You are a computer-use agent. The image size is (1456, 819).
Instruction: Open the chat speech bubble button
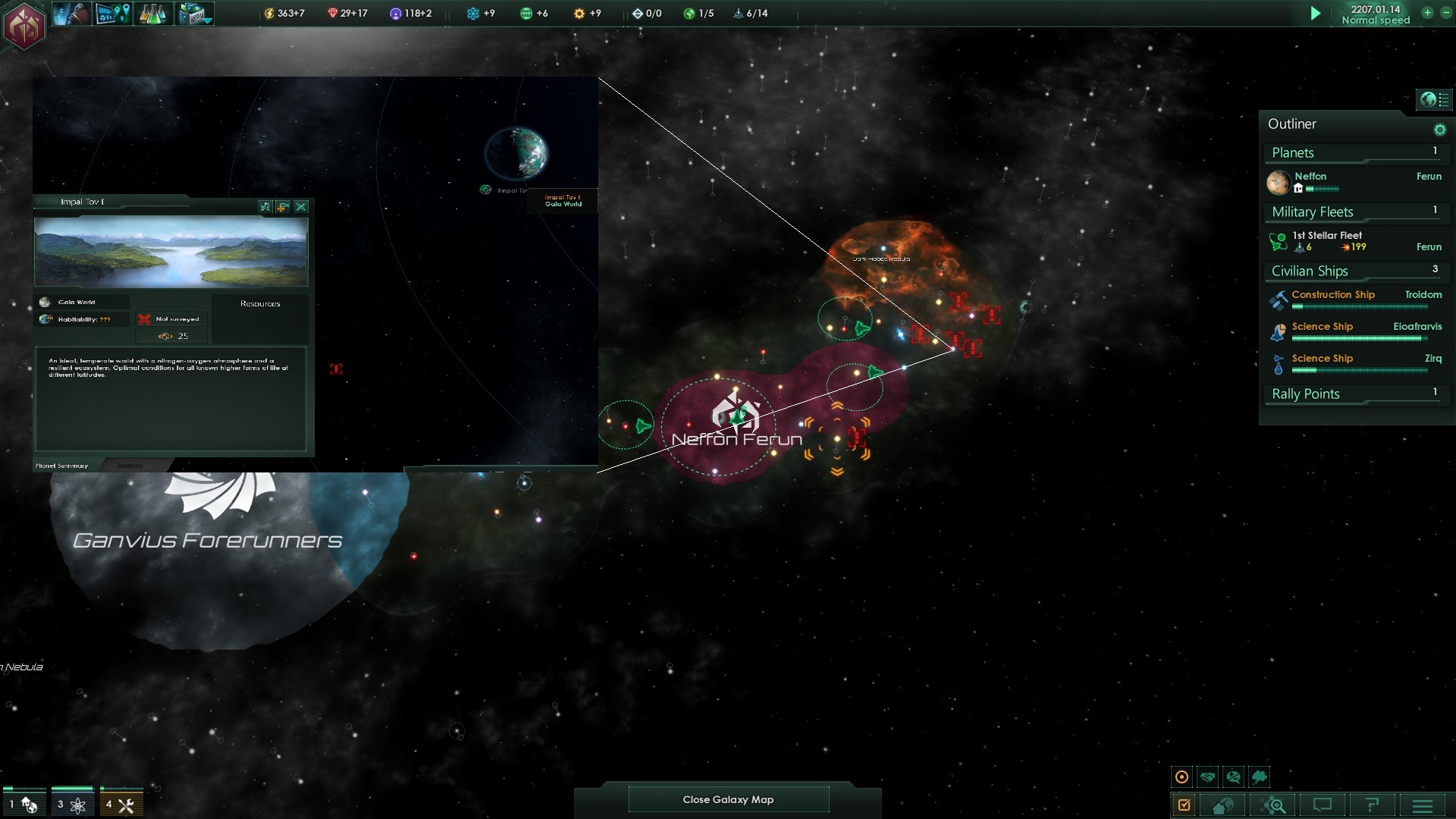point(1323,805)
